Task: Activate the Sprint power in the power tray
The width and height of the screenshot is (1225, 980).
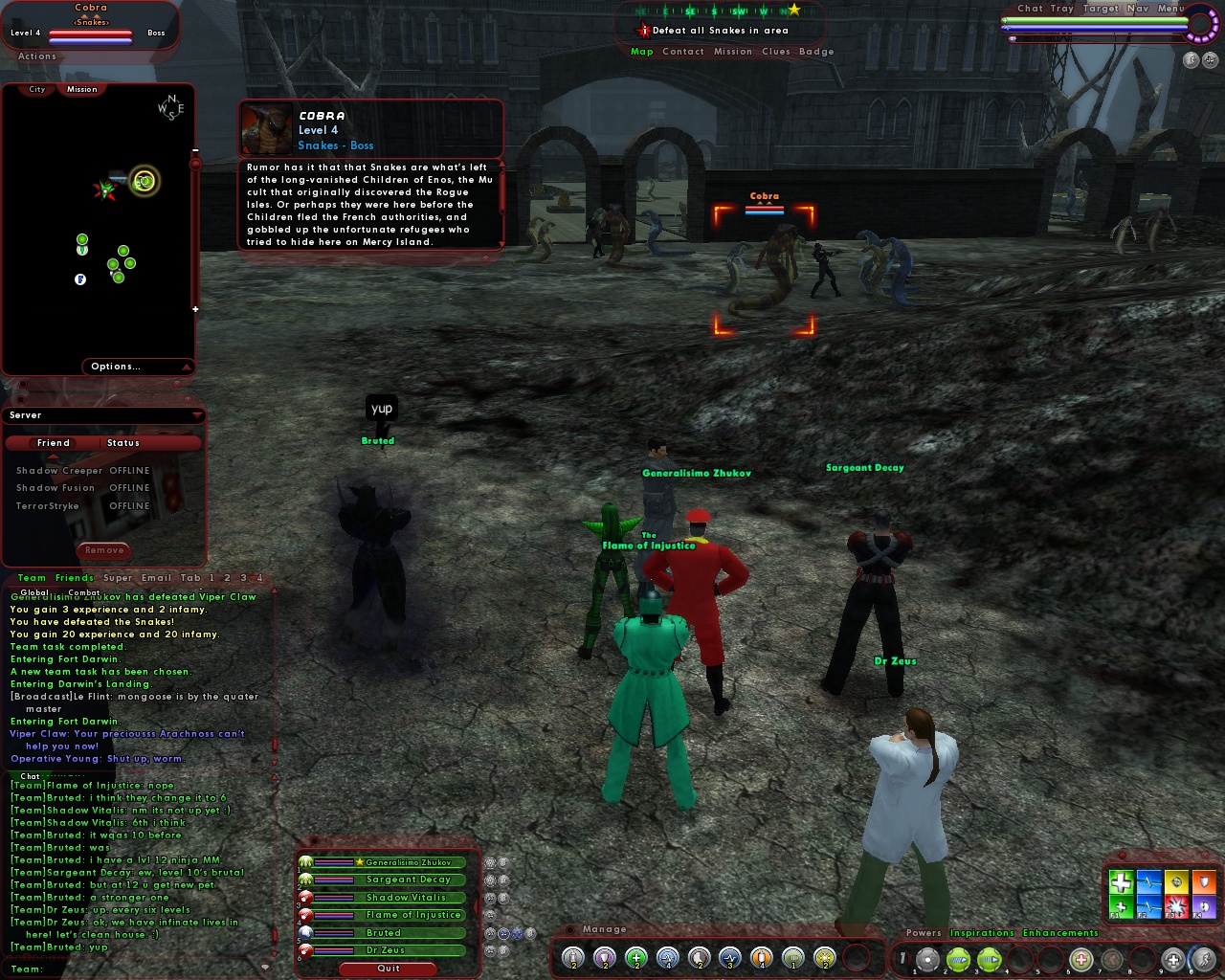Action: point(1203,958)
